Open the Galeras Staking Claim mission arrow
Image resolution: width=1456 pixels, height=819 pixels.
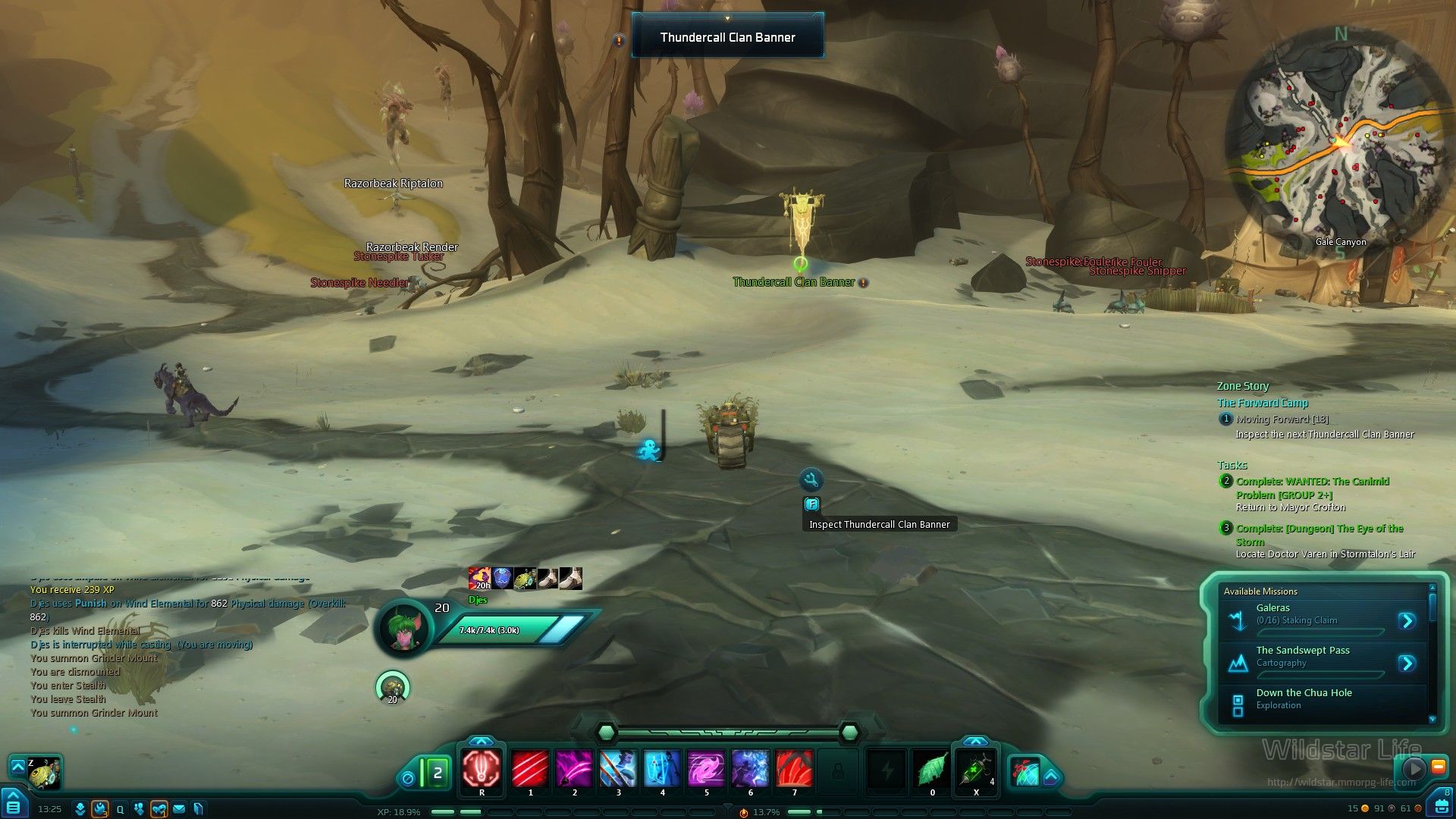[x=1407, y=621]
